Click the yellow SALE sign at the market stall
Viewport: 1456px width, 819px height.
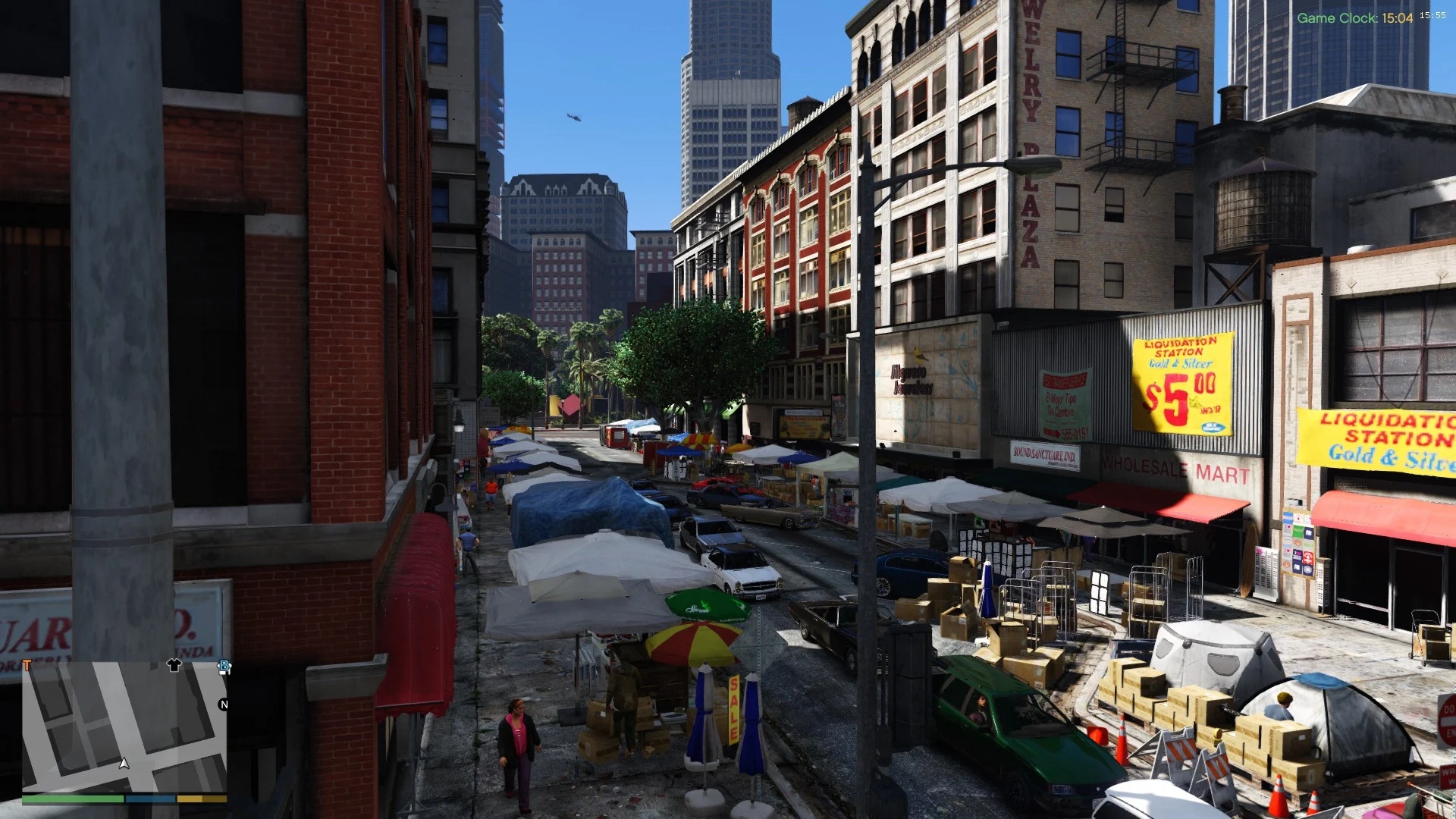pos(733,708)
